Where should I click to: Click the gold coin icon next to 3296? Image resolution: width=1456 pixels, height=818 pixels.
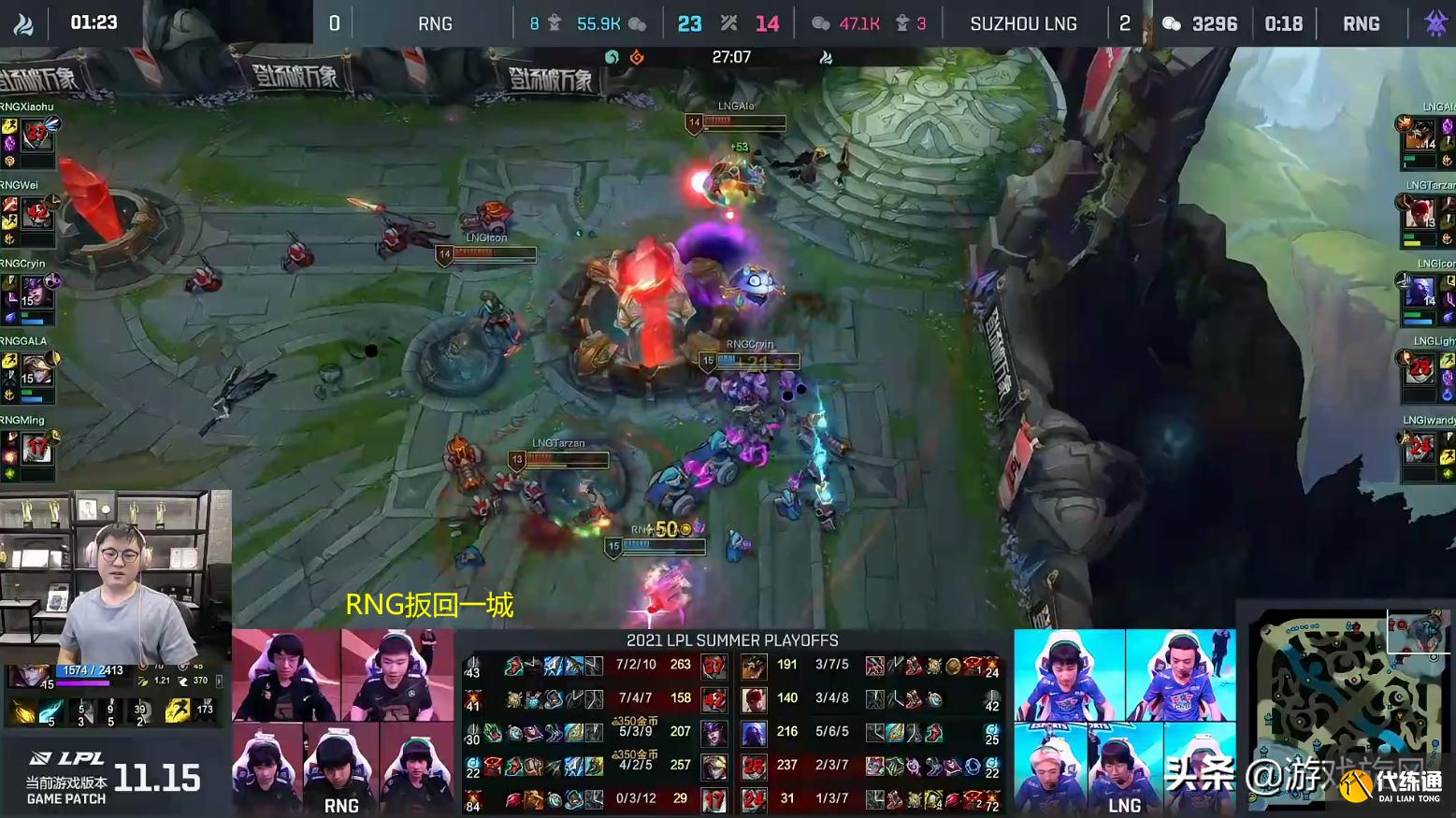[1171, 22]
